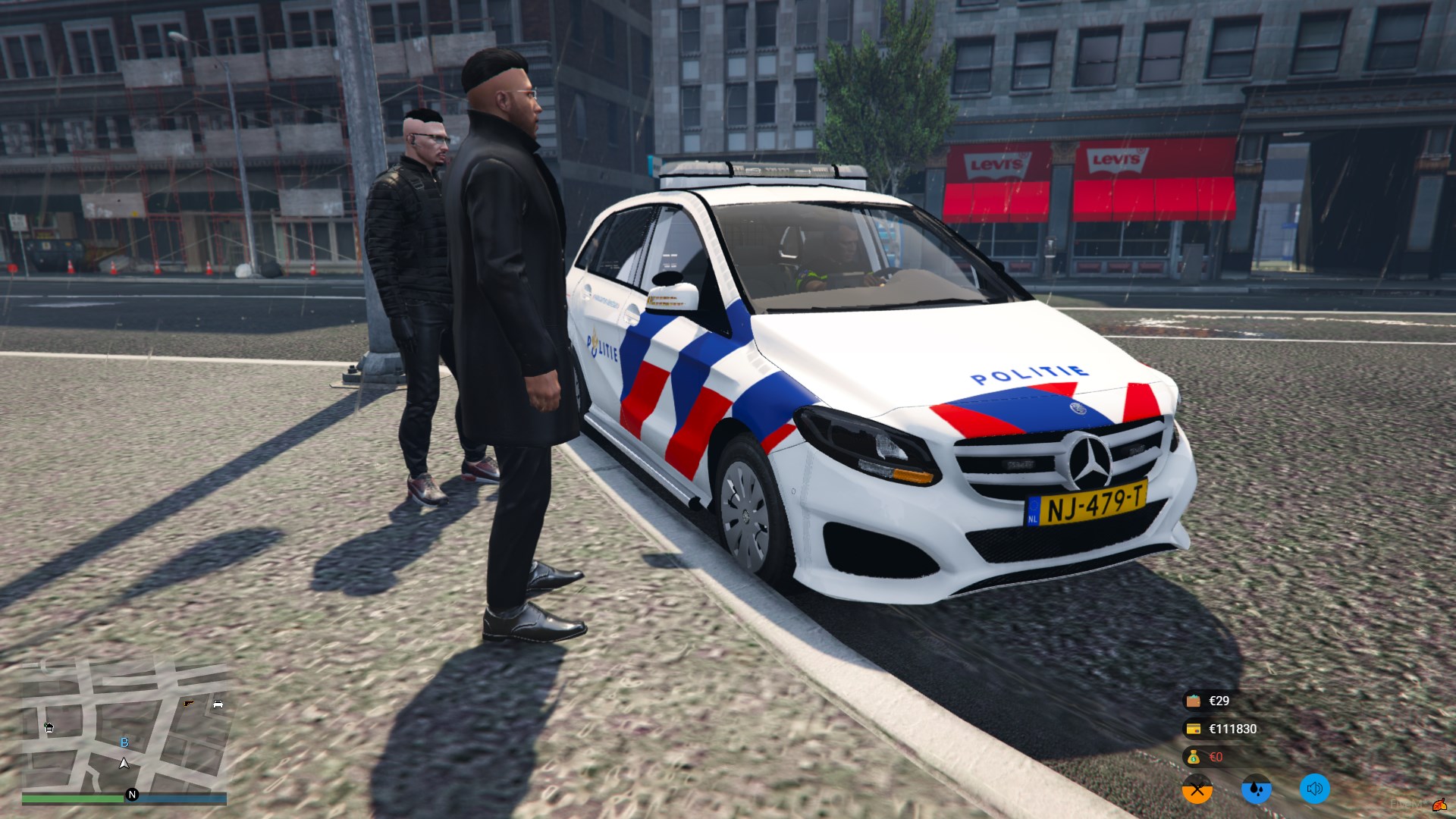Select the blue B marker on the minimap
Screen dimensions: 1456x819
pyautogui.click(x=125, y=742)
